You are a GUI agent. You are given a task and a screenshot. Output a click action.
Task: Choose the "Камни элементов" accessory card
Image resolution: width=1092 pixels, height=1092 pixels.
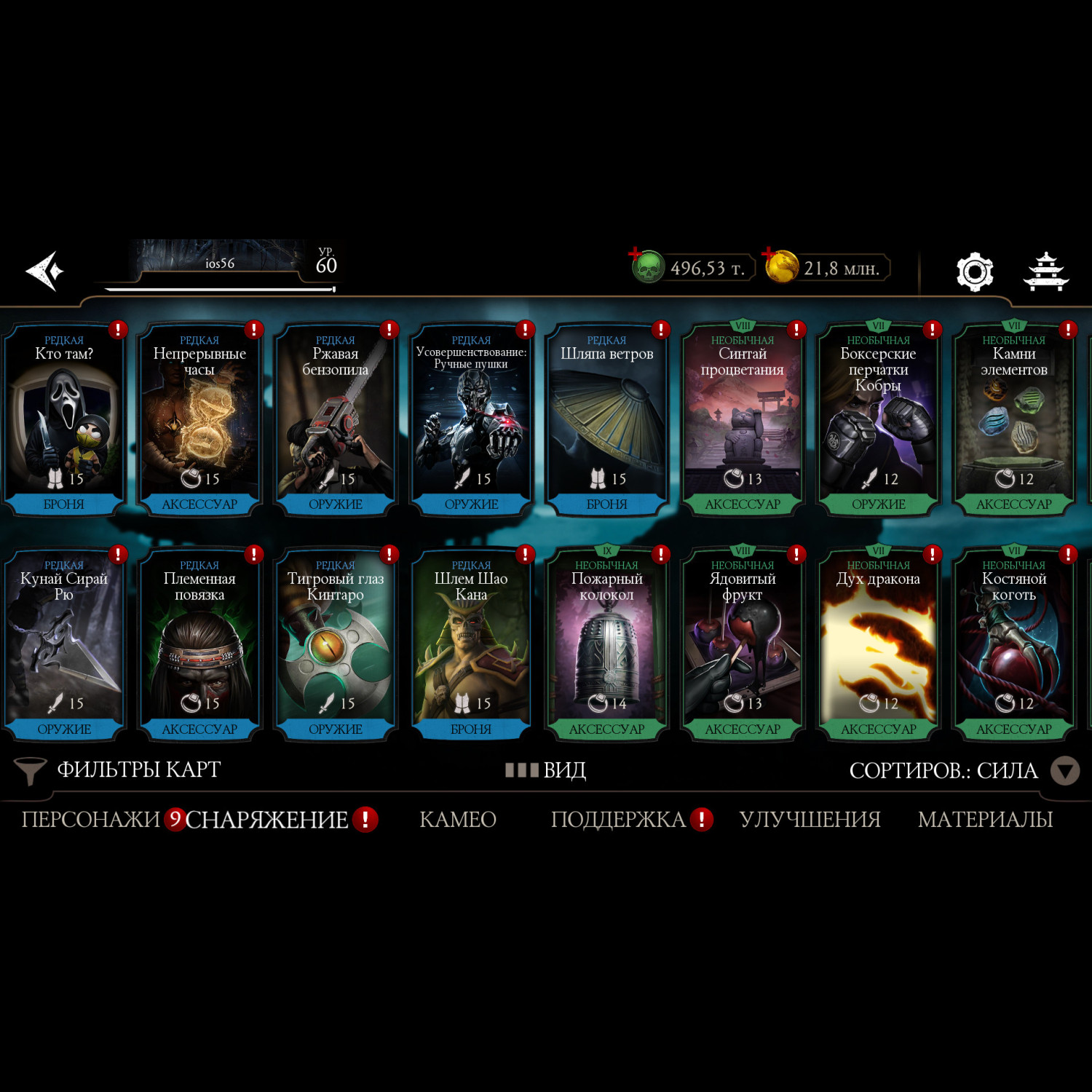click(x=1014, y=420)
